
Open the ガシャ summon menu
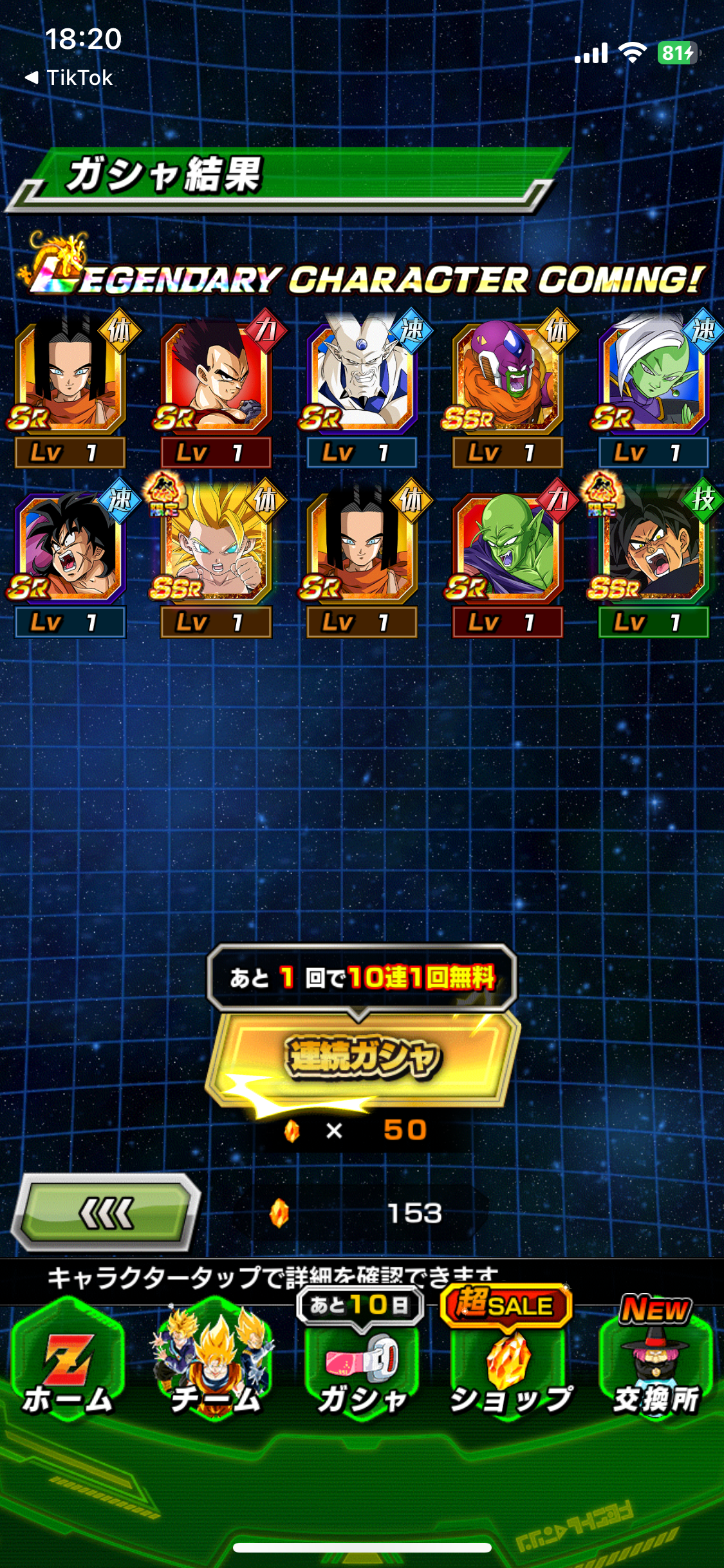(x=362, y=1371)
